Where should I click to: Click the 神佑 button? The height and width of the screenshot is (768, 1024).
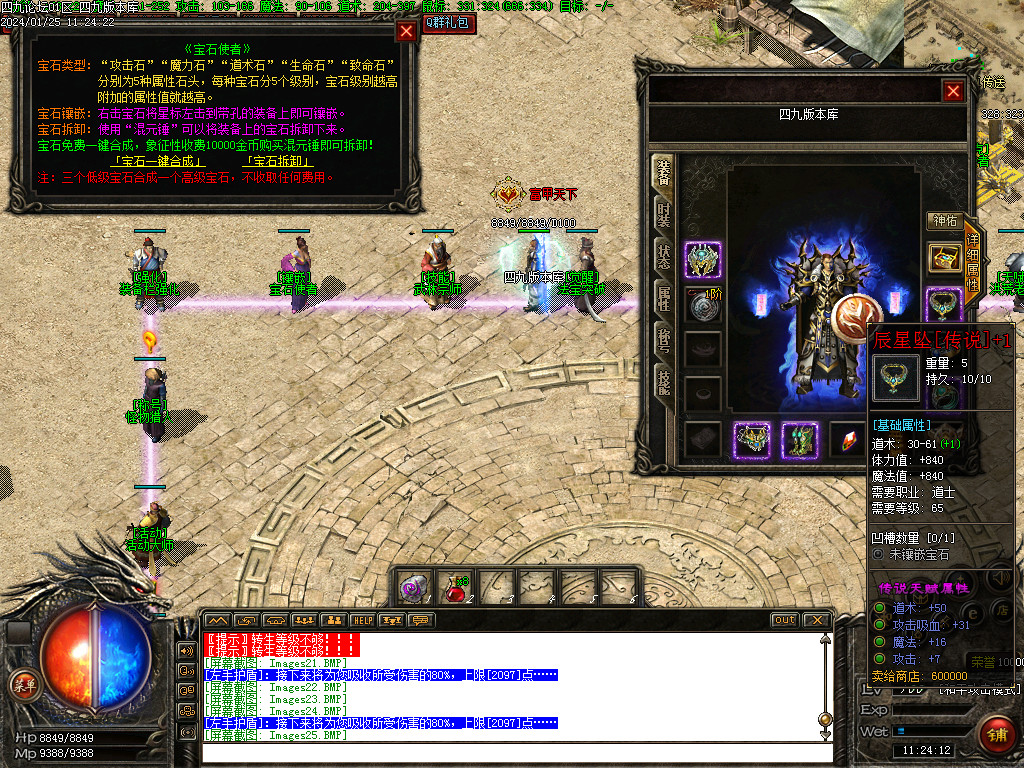click(945, 221)
